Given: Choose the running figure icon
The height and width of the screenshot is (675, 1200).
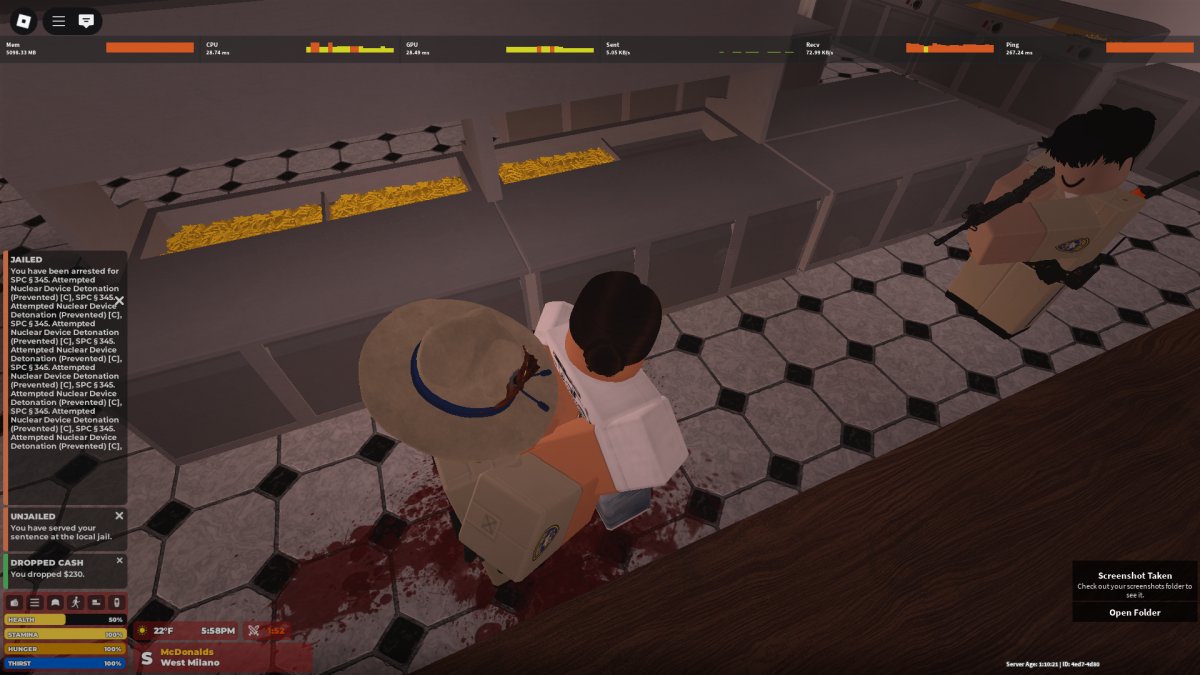Looking at the screenshot, I should click(x=76, y=603).
